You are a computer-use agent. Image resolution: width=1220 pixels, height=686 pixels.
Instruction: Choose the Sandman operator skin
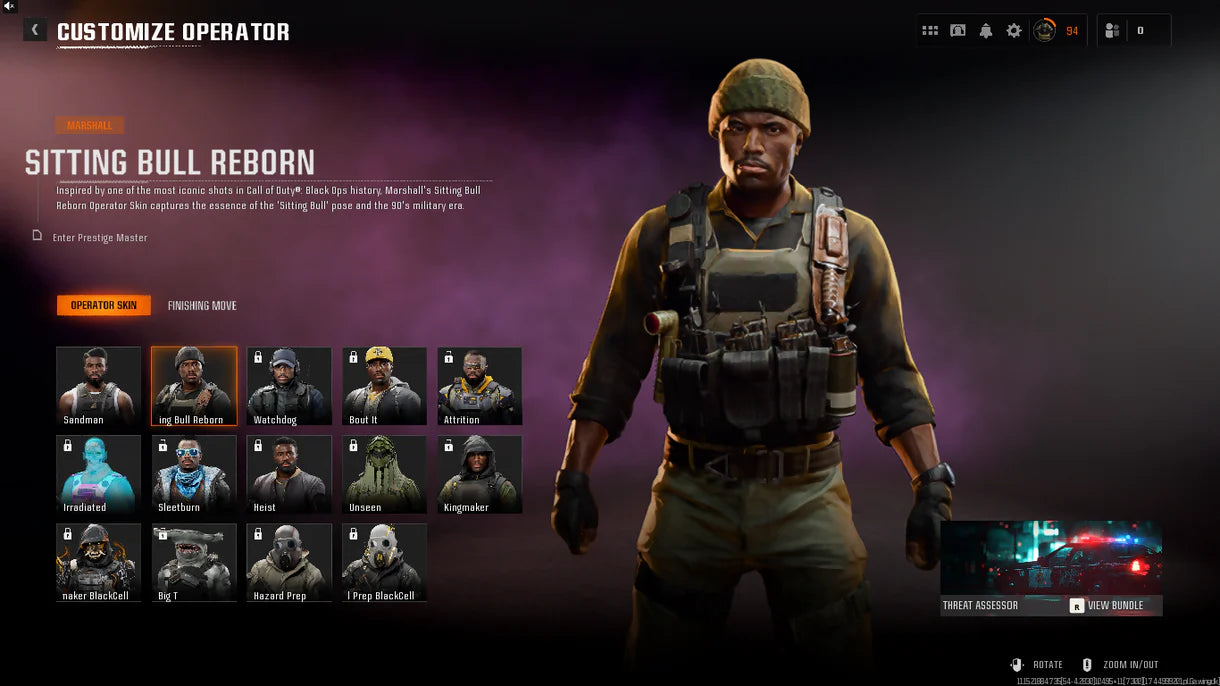point(98,386)
